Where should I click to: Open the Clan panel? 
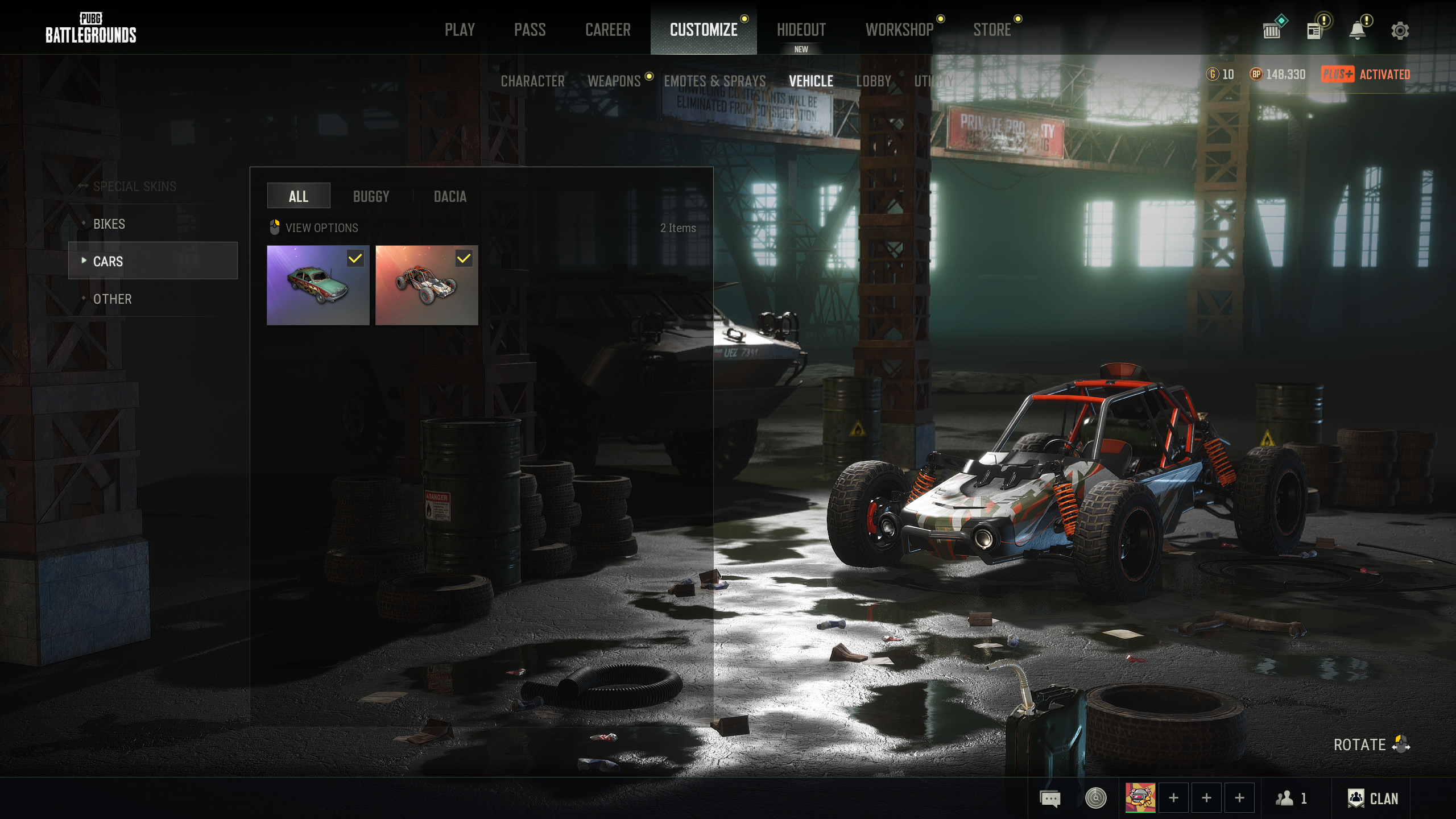point(1373,799)
